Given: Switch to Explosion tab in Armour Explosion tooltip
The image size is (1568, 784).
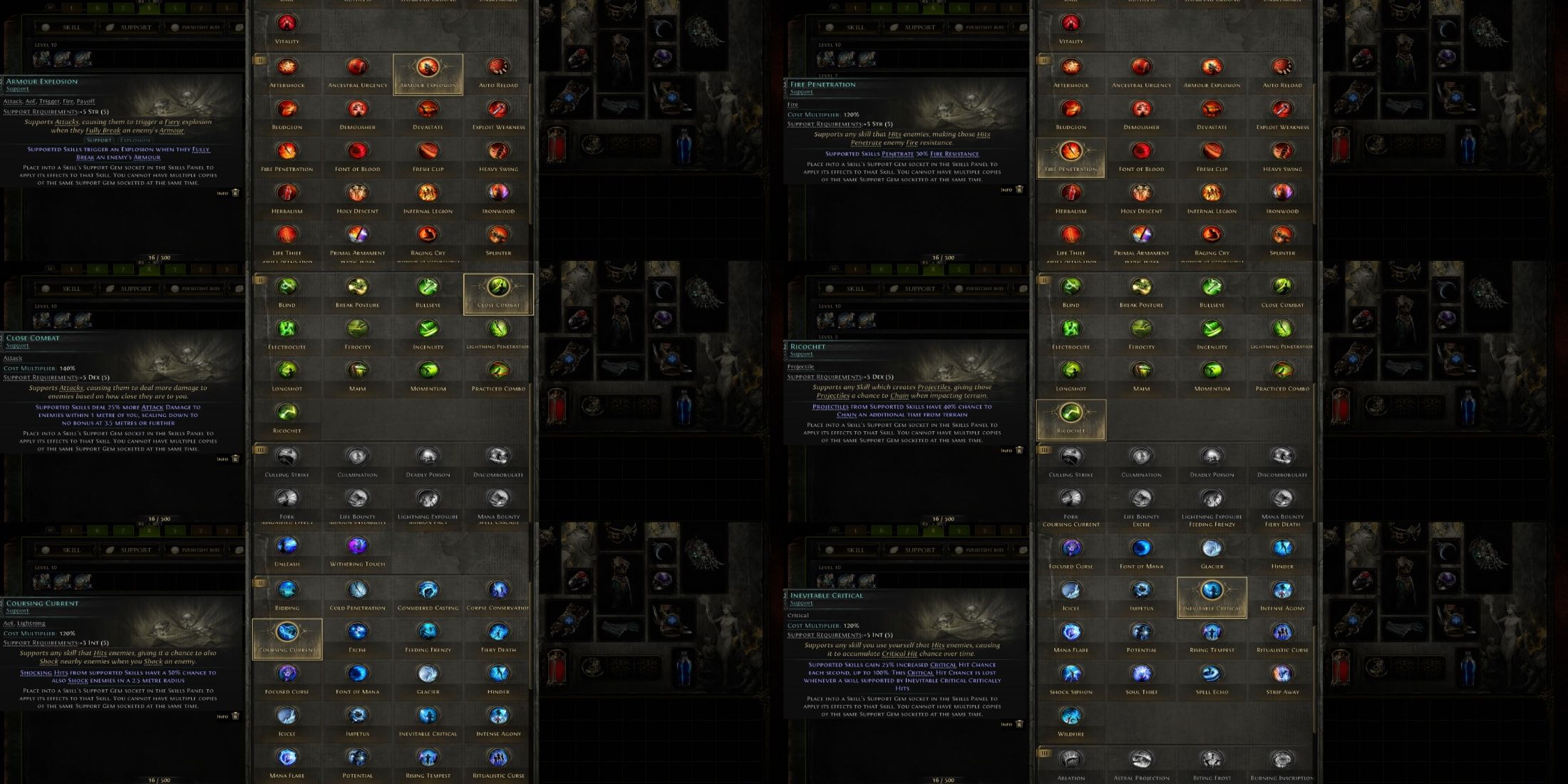Looking at the screenshot, I should tap(135, 140).
